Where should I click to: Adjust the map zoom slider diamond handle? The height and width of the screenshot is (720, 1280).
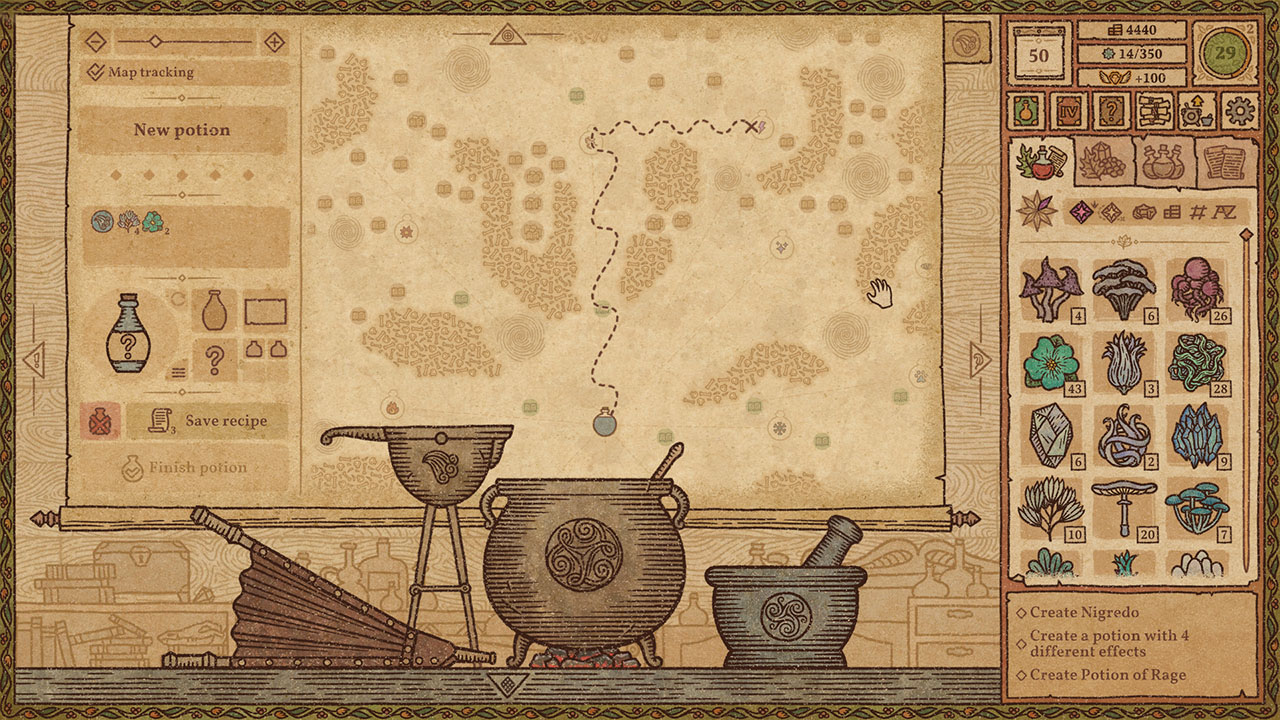point(155,42)
